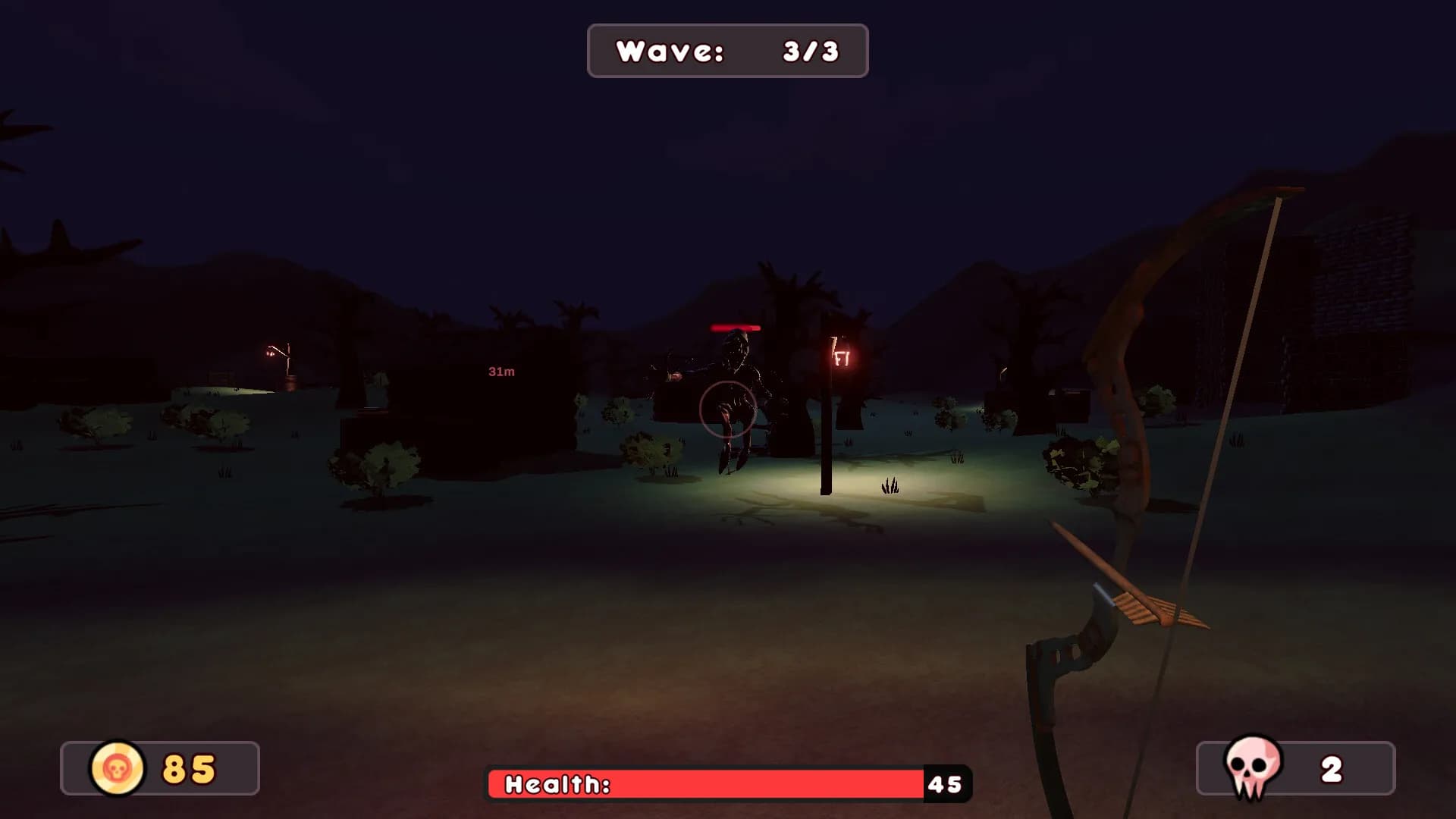Toggle the Wave 3/3 banner at the top
This screenshot has height=819, width=1456.
point(726,51)
